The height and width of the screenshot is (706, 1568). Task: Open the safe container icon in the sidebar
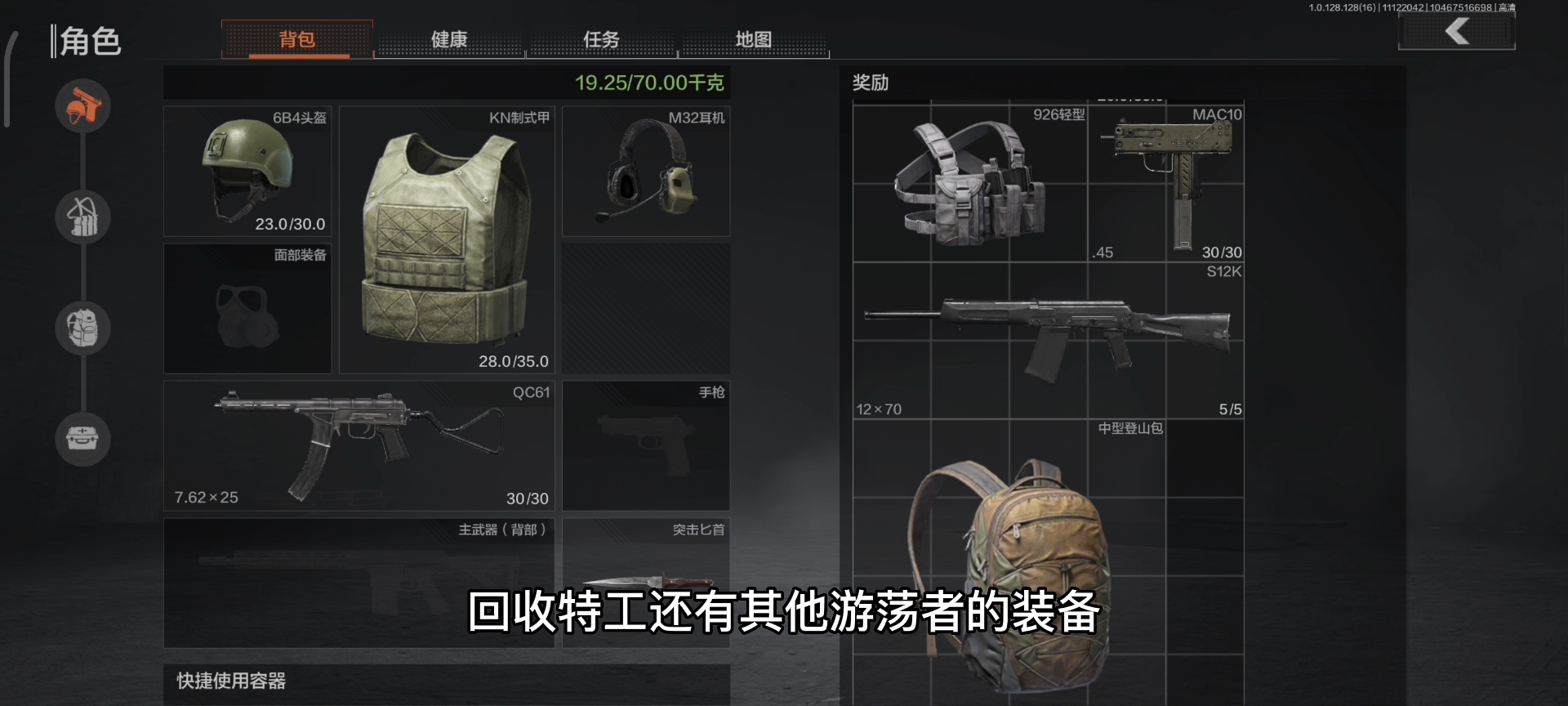82,440
